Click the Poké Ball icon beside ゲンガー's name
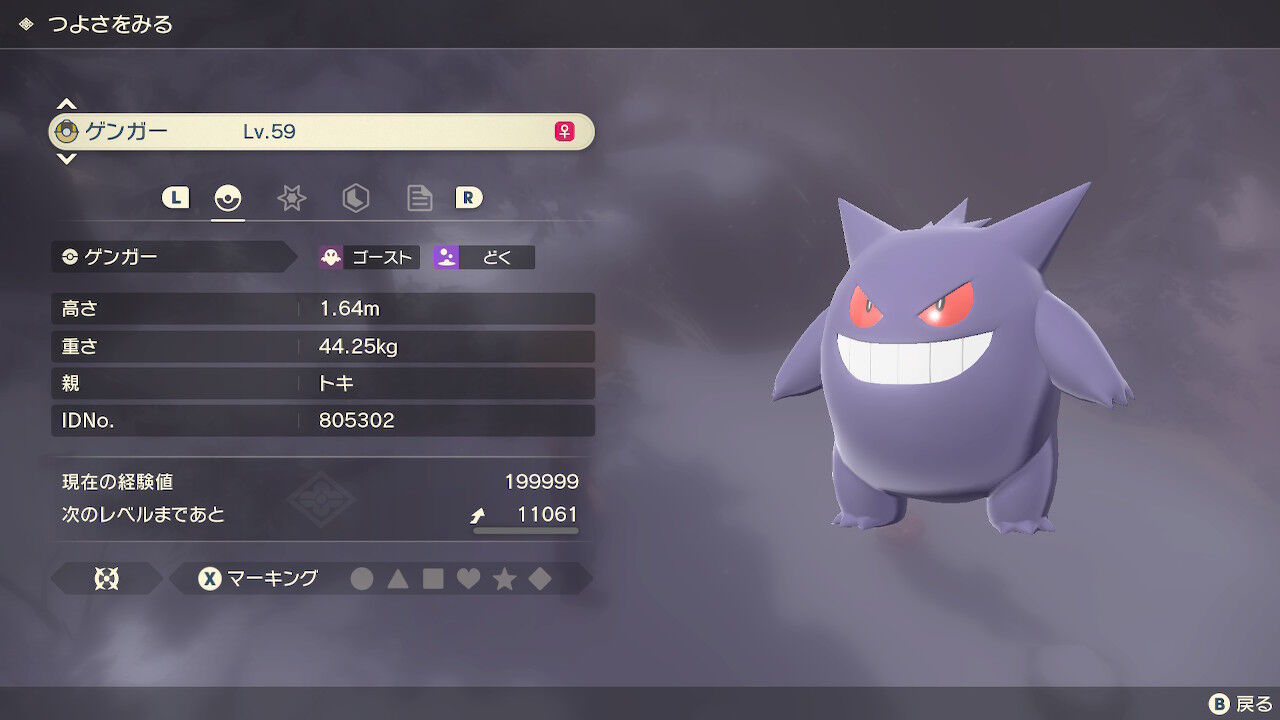This screenshot has width=1280, height=720. click(66, 131)
